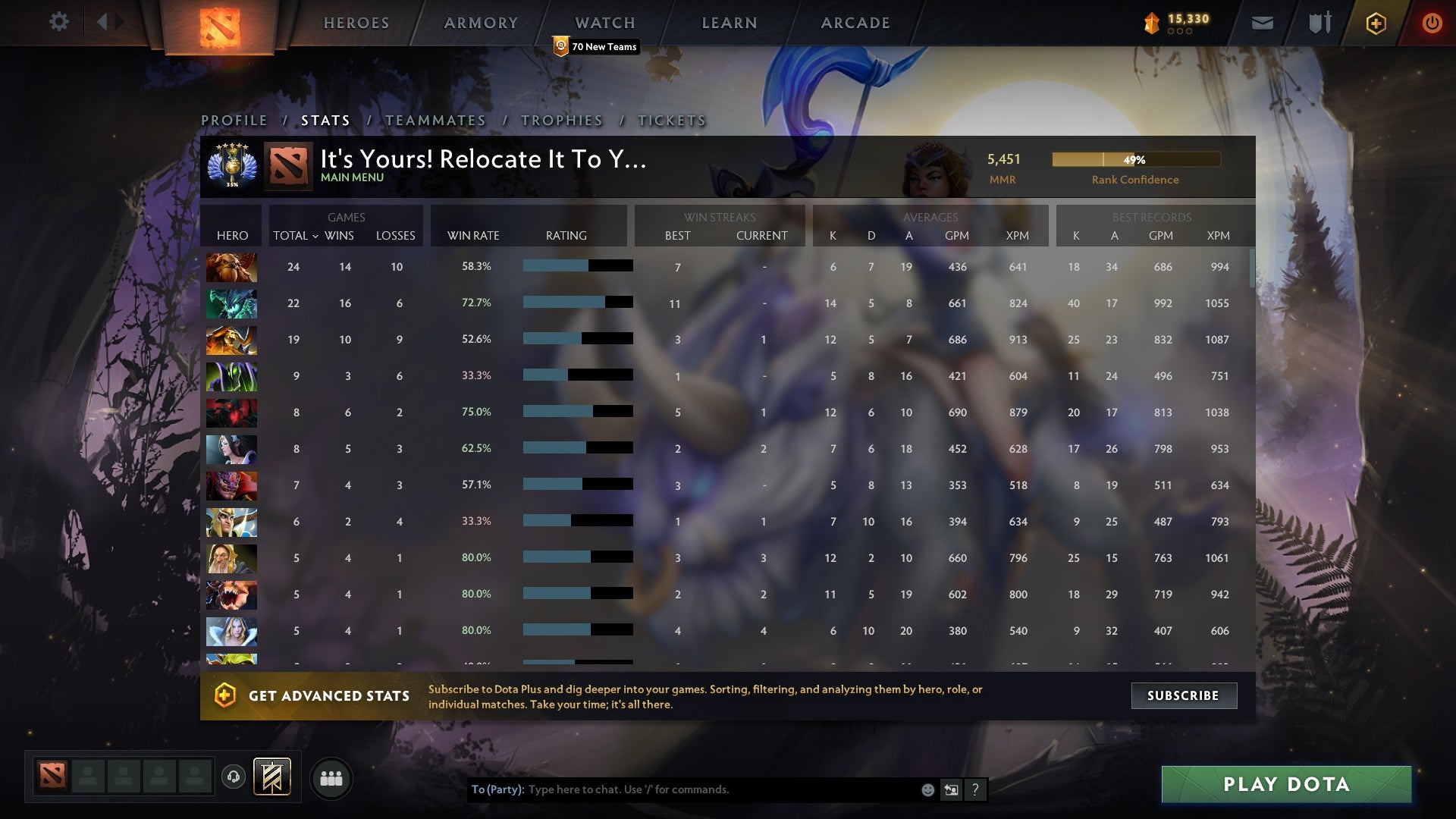Click the emoji icon in the chat bar
Image resolution: width=1456 pixels, height=819 pixels.
(x=927, y=789)
